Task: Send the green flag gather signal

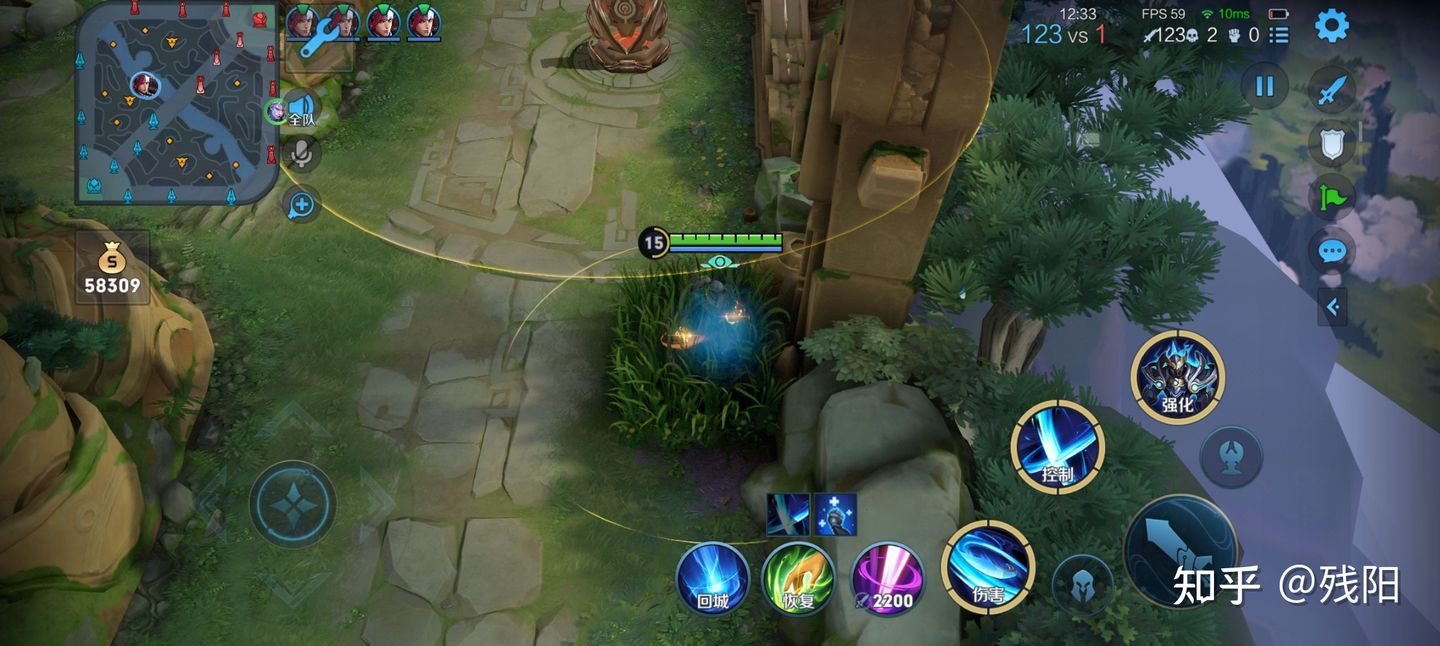Action: 1331,197
